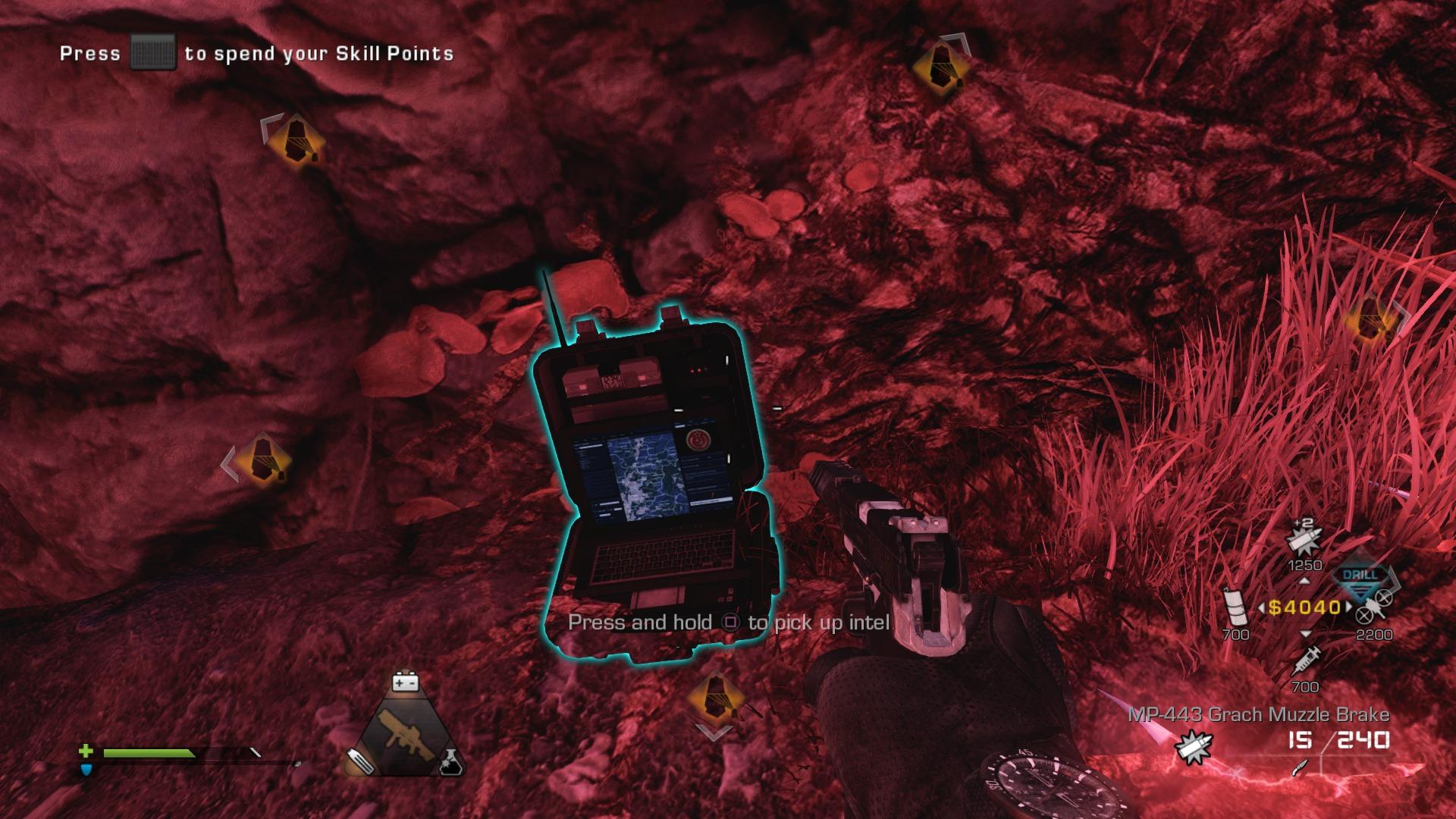Click the special ammo burst icon by weapon name
Screen dimensions: 1456x819
[1191, 746]
